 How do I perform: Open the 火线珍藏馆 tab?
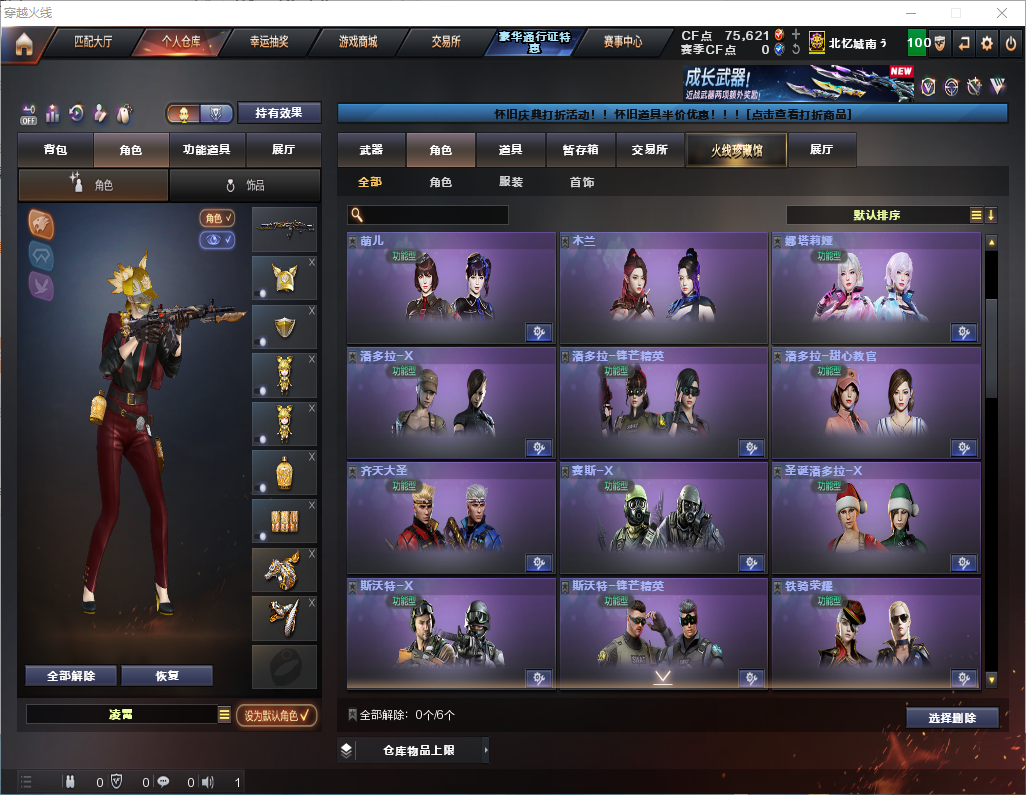pyautogui.click(x=735, y=150)
